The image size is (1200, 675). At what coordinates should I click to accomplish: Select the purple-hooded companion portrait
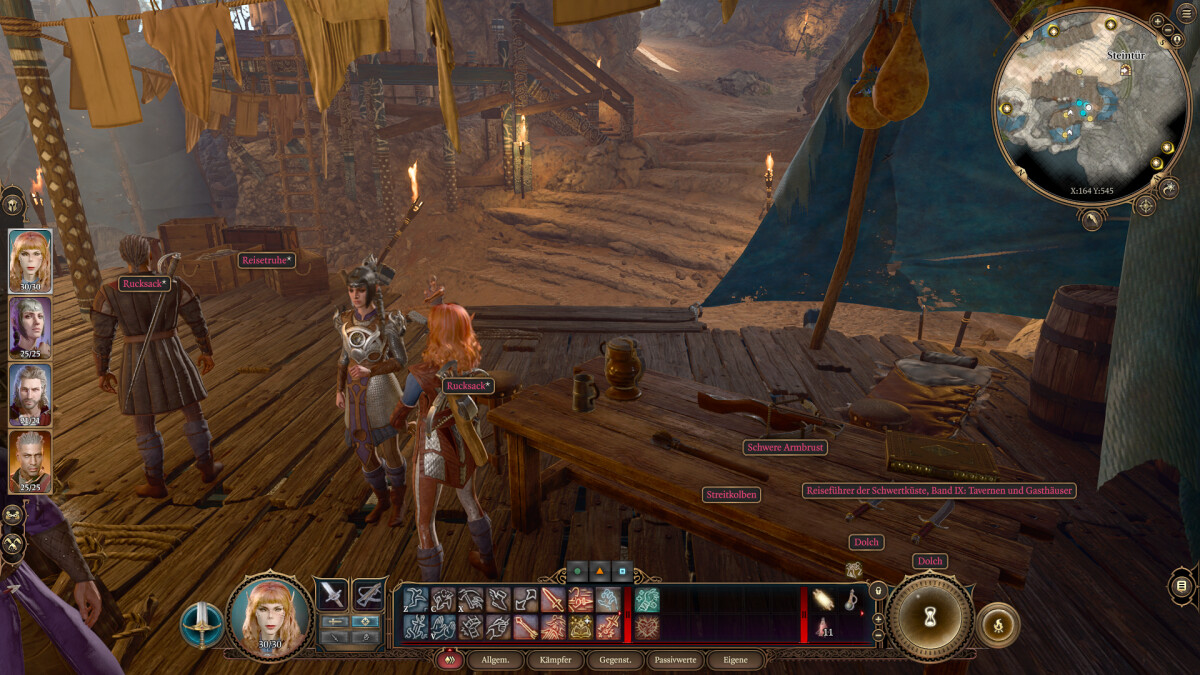tap(30, 327)
